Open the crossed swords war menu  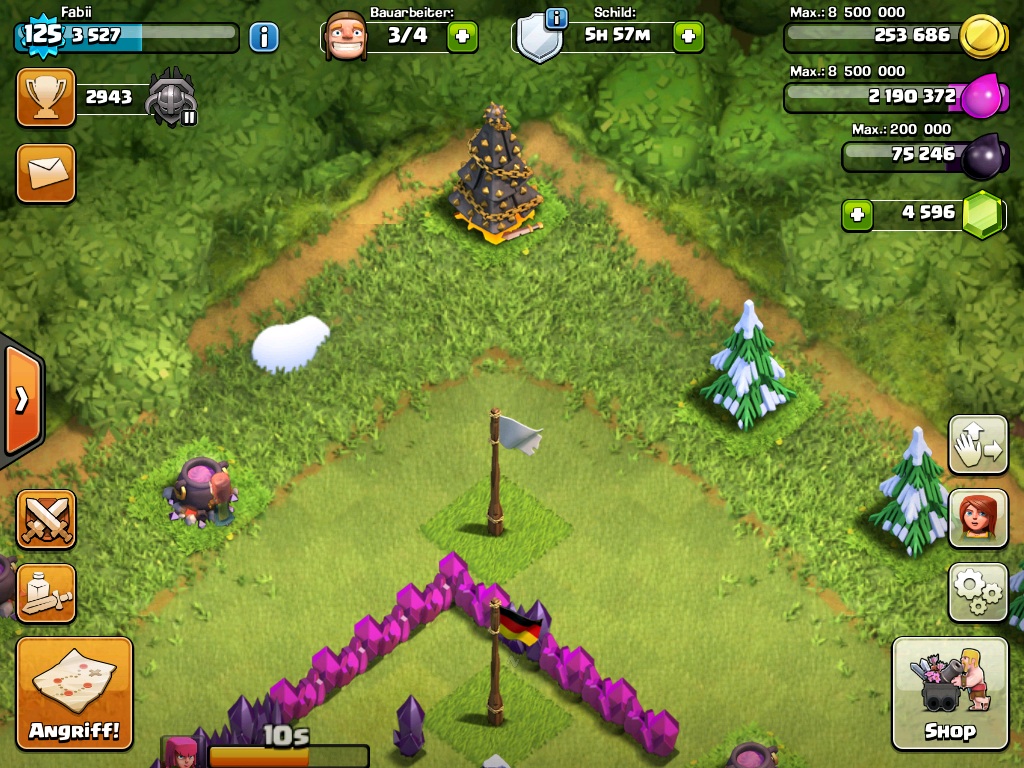pyautogui.click(x=46, y=519)
